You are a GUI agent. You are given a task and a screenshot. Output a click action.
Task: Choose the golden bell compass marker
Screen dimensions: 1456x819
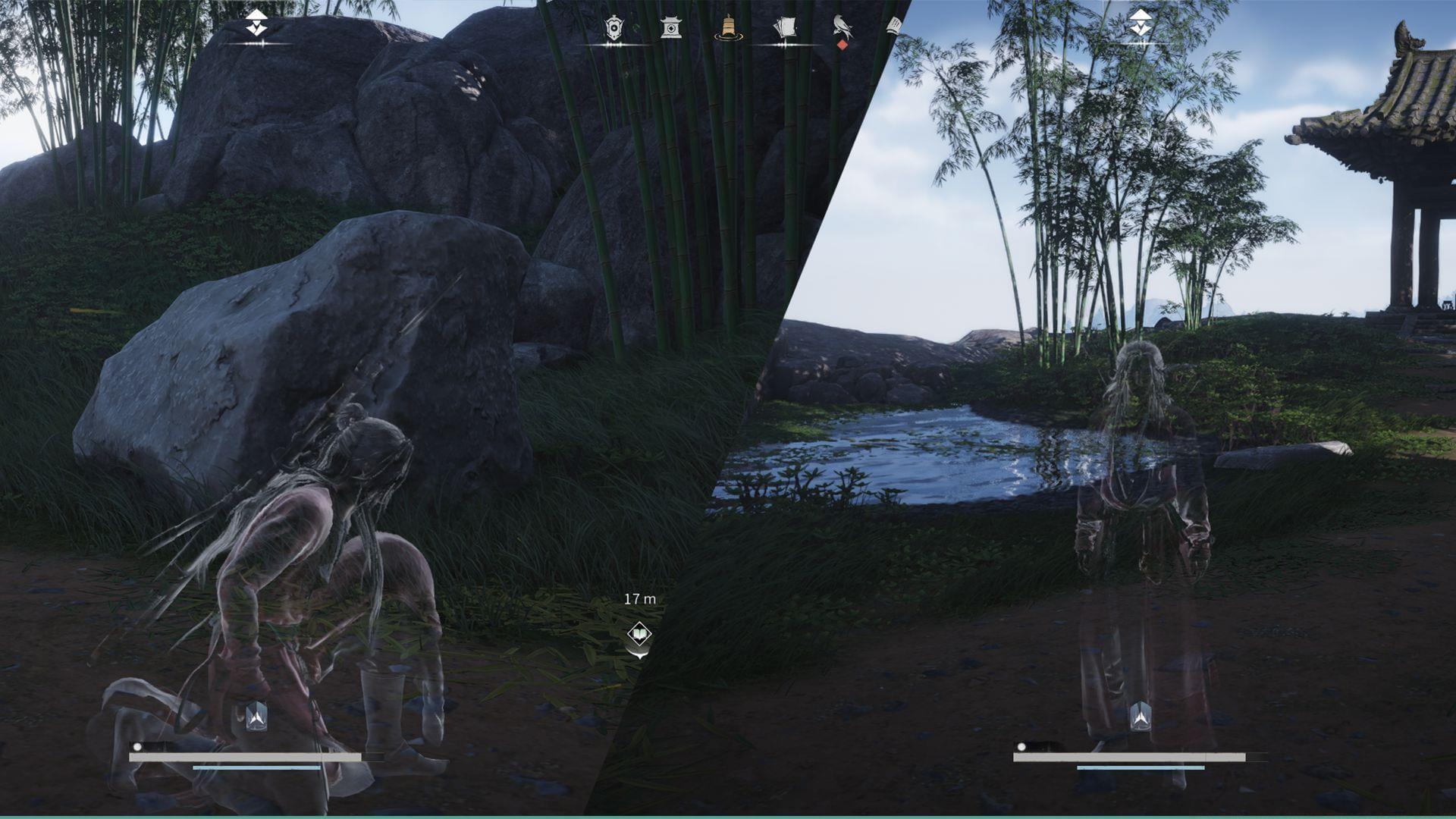click(727, 29)
